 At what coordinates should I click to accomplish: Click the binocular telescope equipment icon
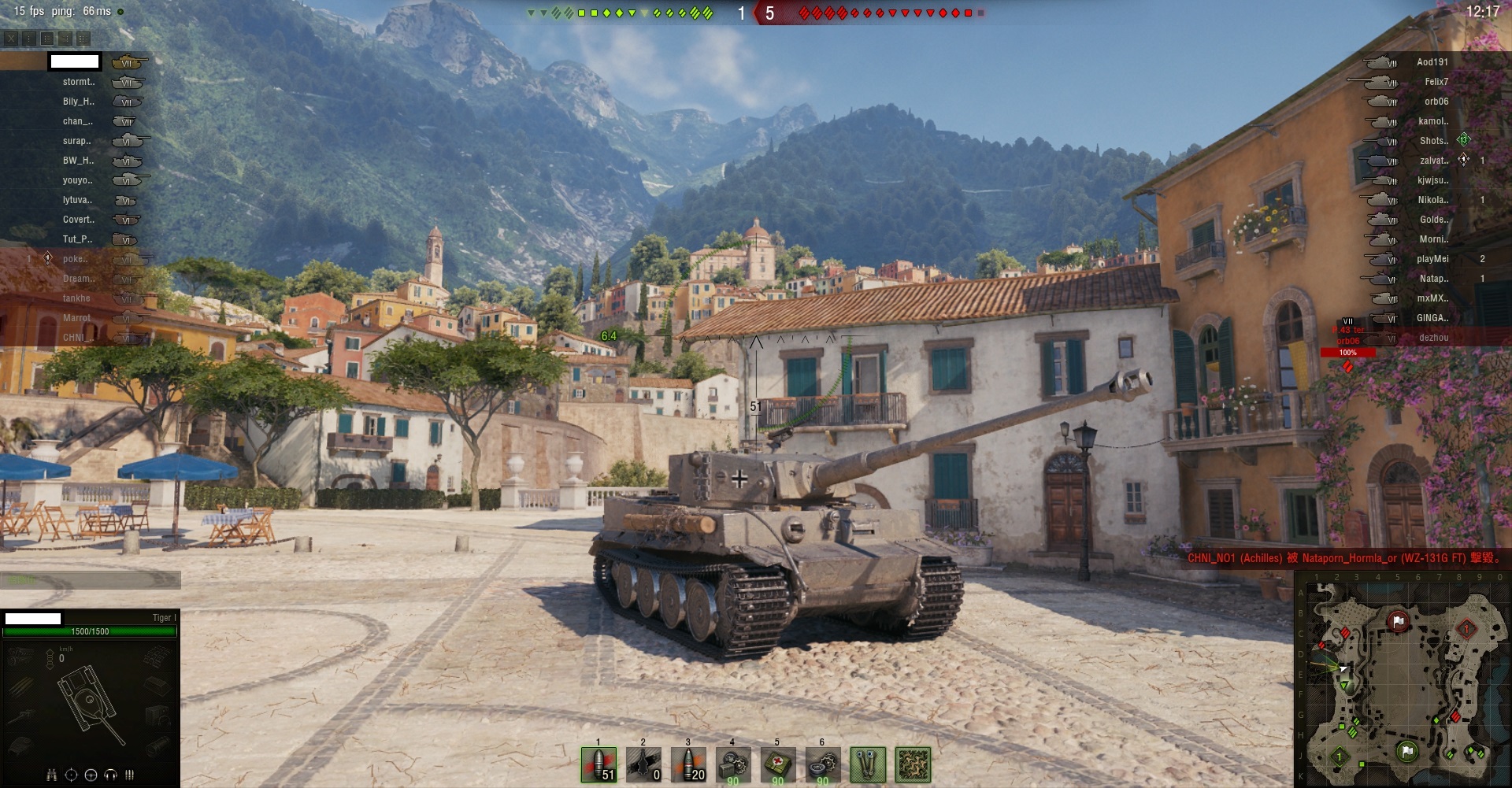click(x=868, y=764)
